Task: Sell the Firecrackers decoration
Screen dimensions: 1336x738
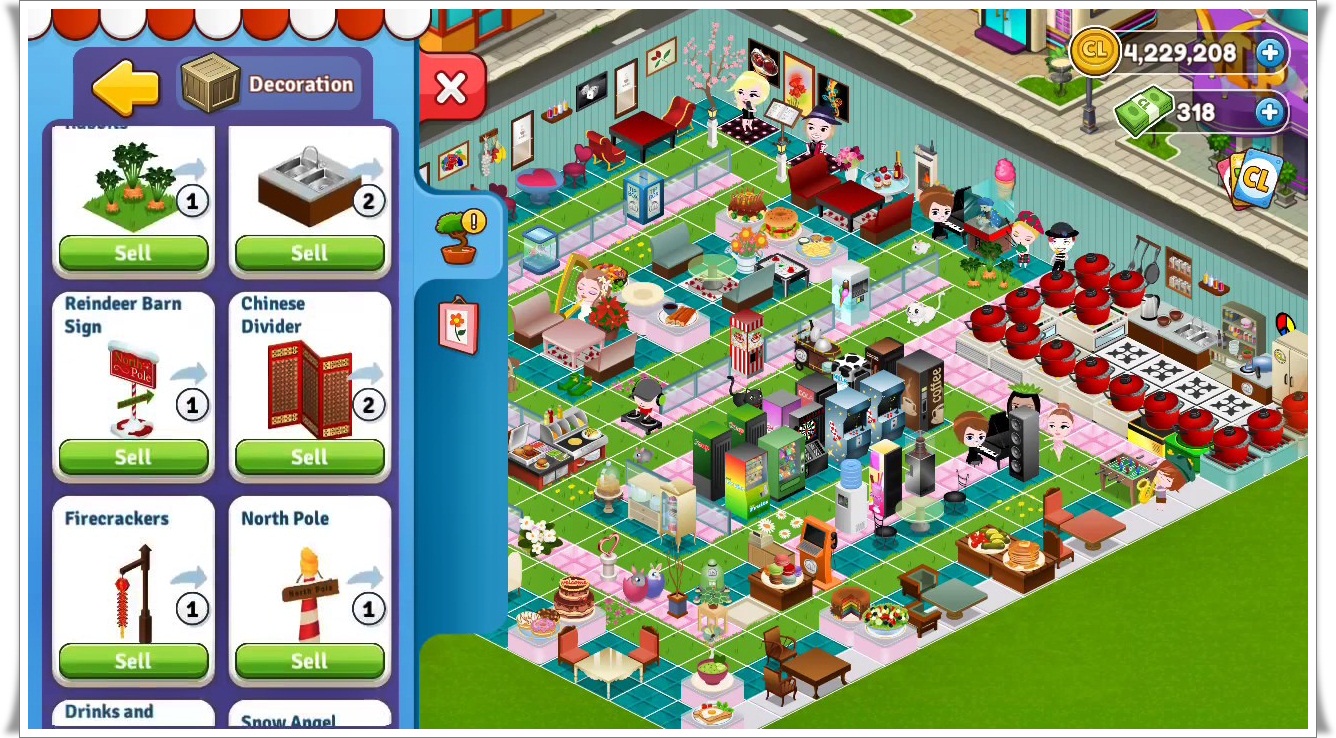Action: point(133,660)
